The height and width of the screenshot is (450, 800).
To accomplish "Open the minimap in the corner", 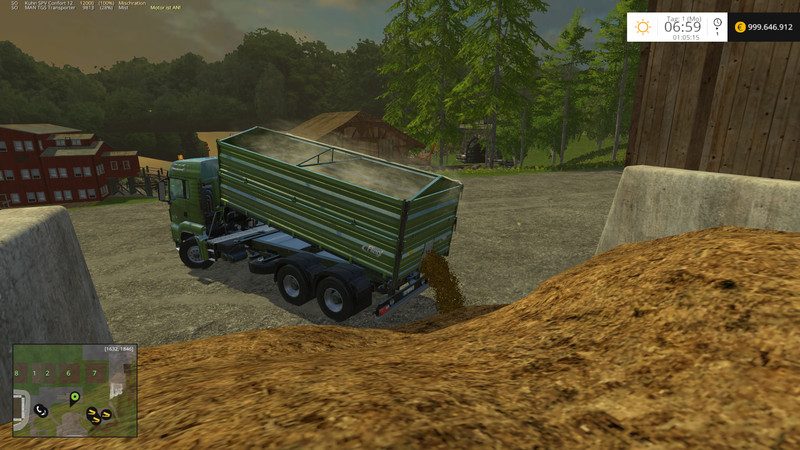I will 75,391.
